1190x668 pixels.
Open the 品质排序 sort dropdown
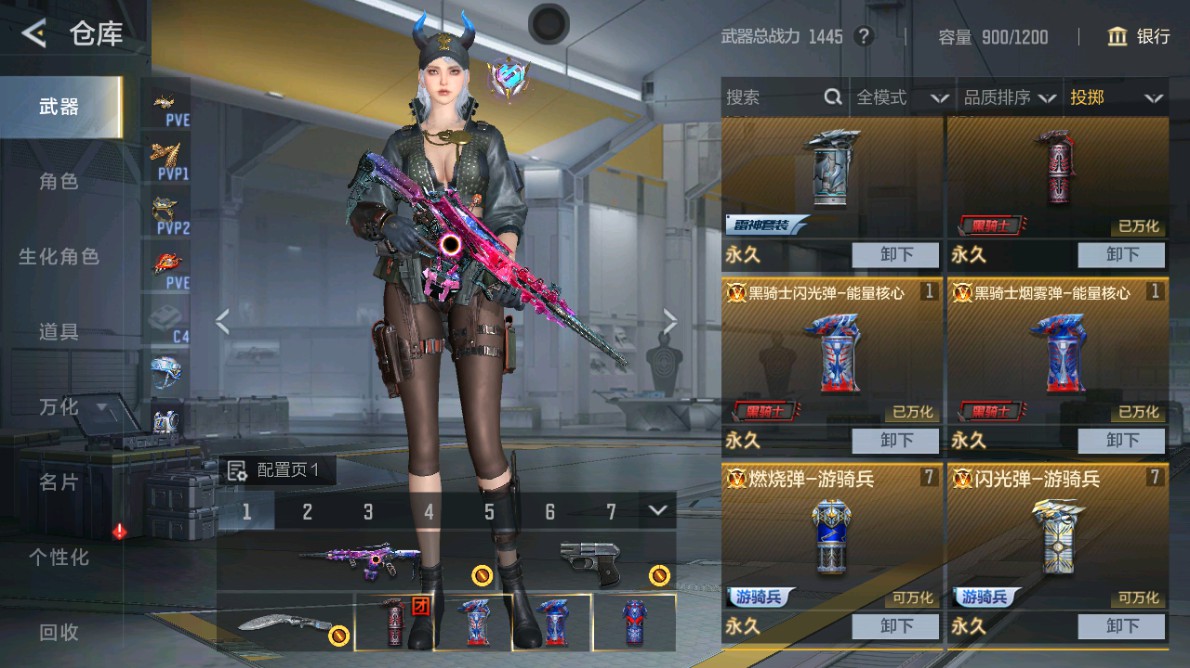(x=1009, y=97)
